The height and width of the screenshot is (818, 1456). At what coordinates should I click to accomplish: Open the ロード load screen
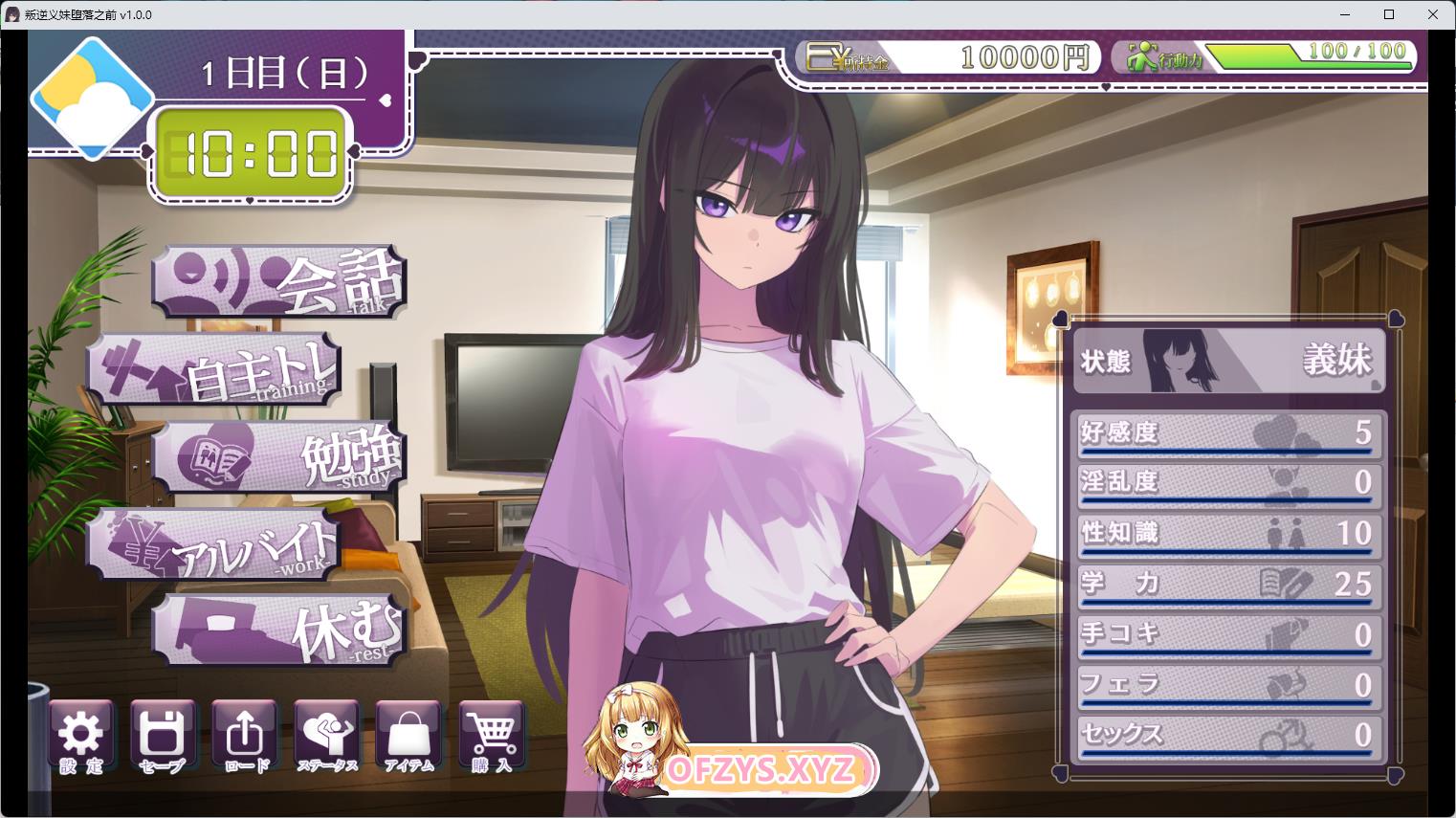245,738
